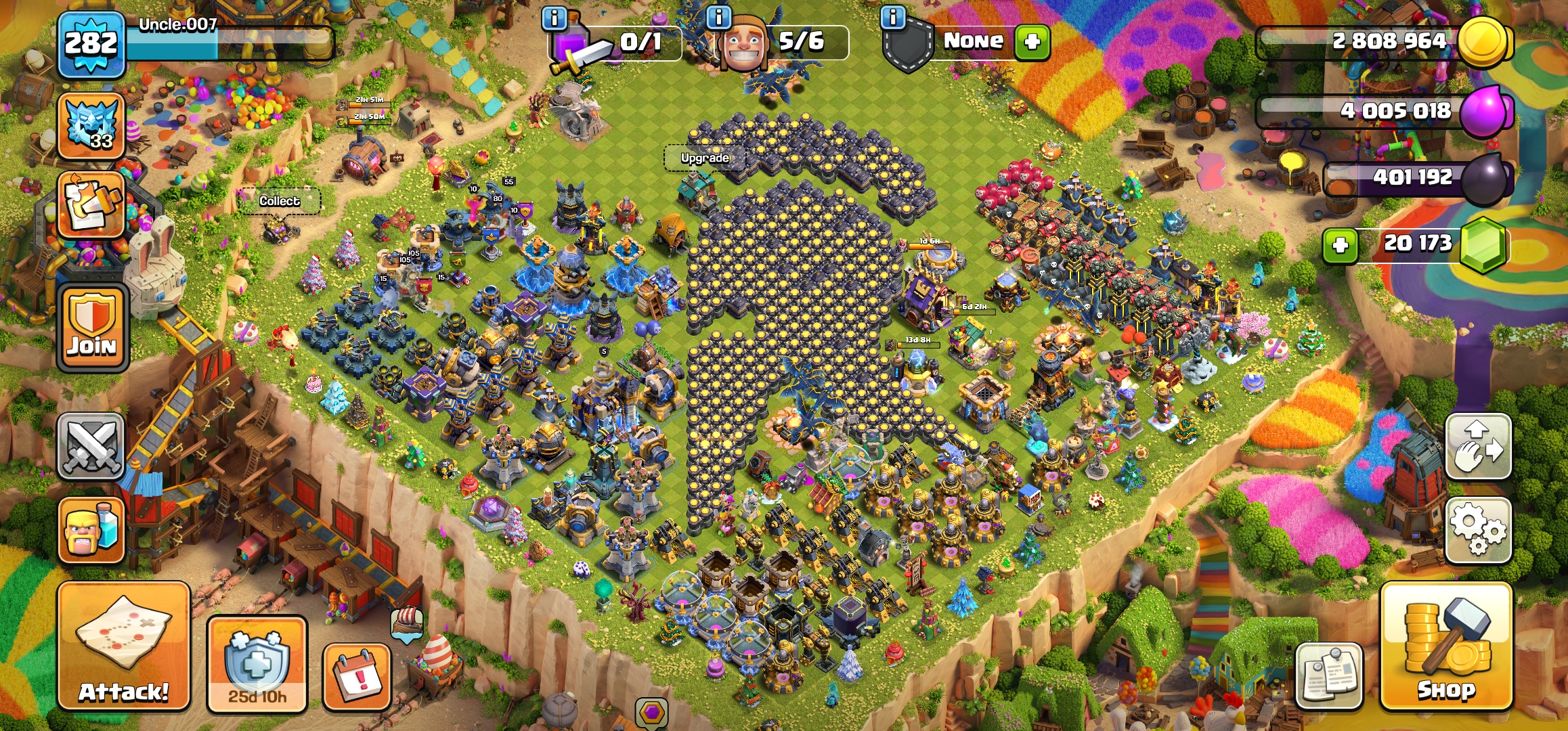This screenshot has width=1568, height=731.
Task: Add gems with the green plus
Action: (1341, 245)
